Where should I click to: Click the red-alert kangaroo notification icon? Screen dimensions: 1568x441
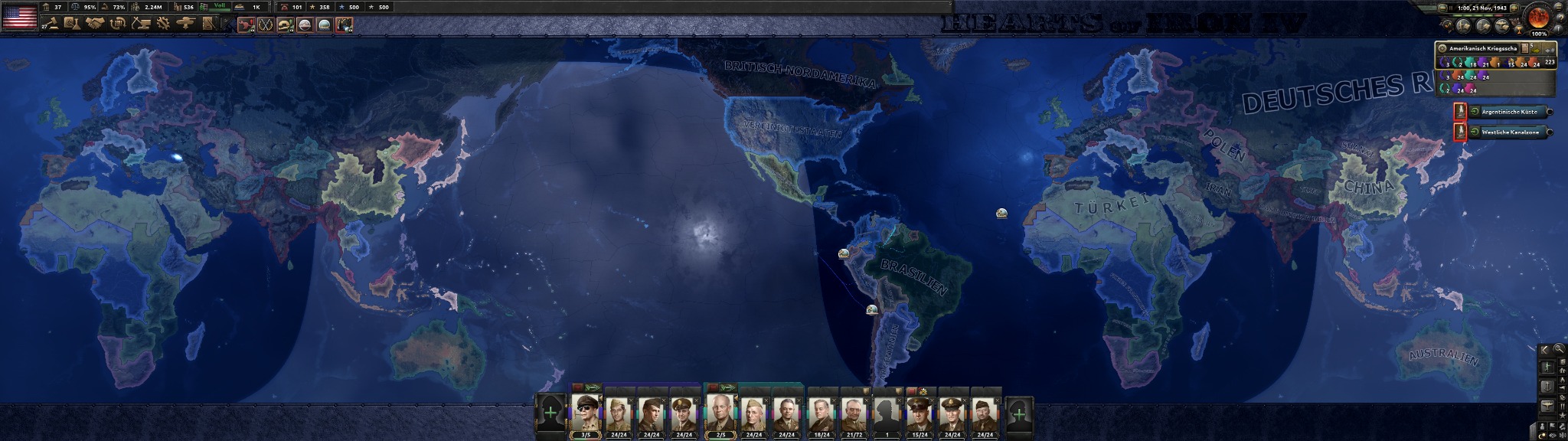pos(247,25)
